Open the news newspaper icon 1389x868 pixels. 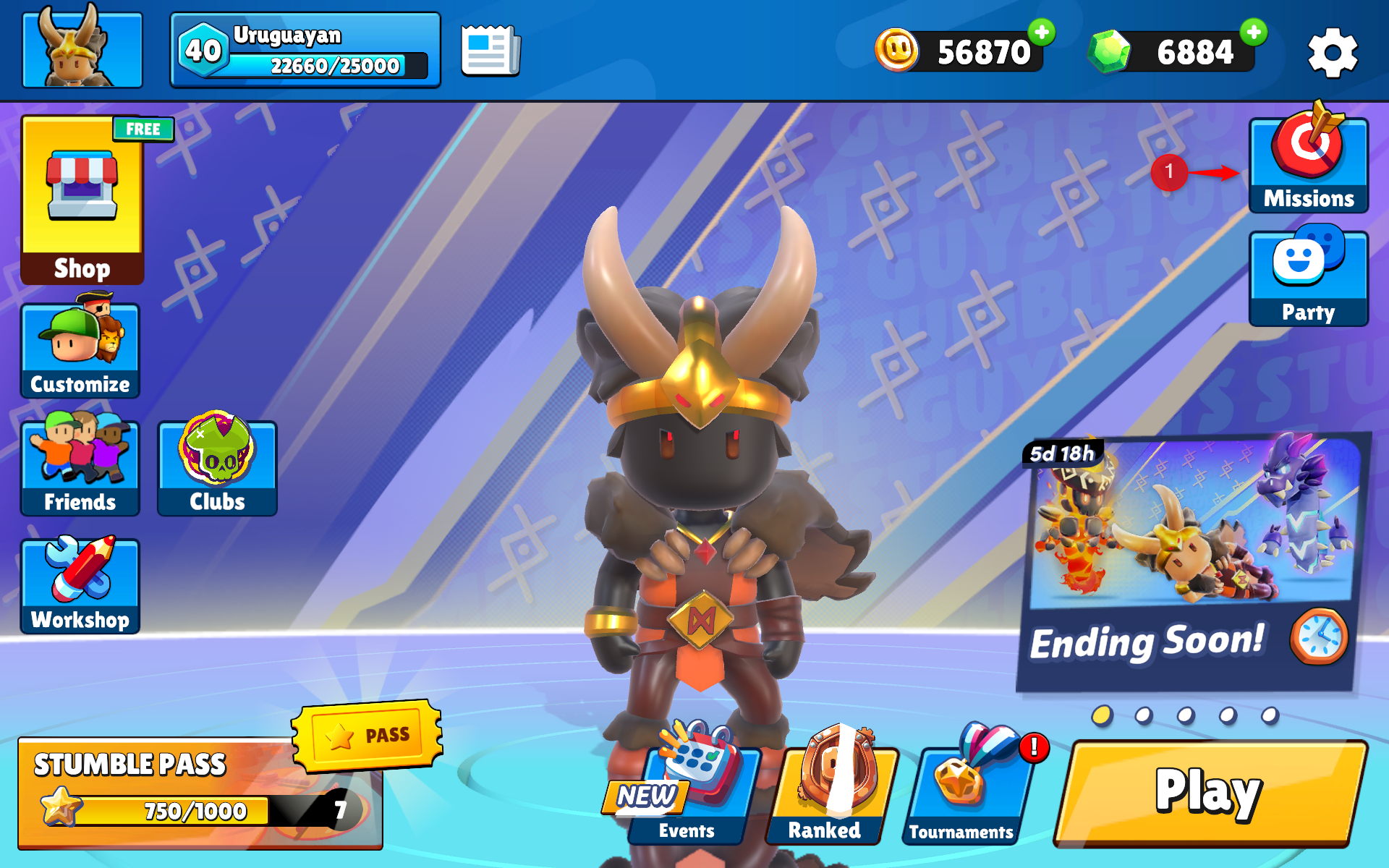pos(490,51)
